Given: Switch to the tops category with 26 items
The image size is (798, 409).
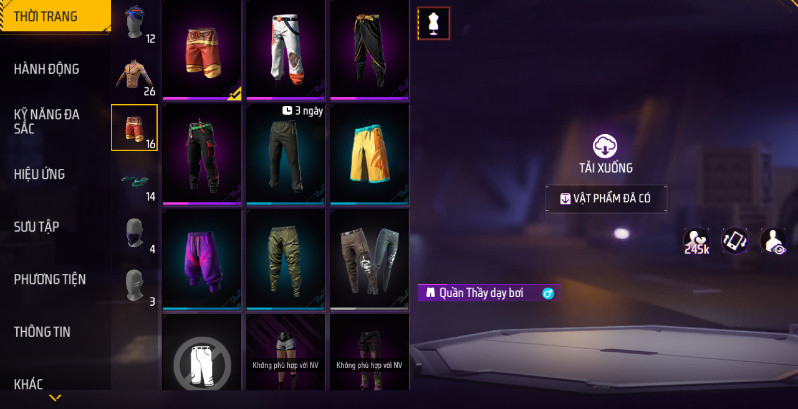Looking at the screenshot, I should click(x=134, y=75).
